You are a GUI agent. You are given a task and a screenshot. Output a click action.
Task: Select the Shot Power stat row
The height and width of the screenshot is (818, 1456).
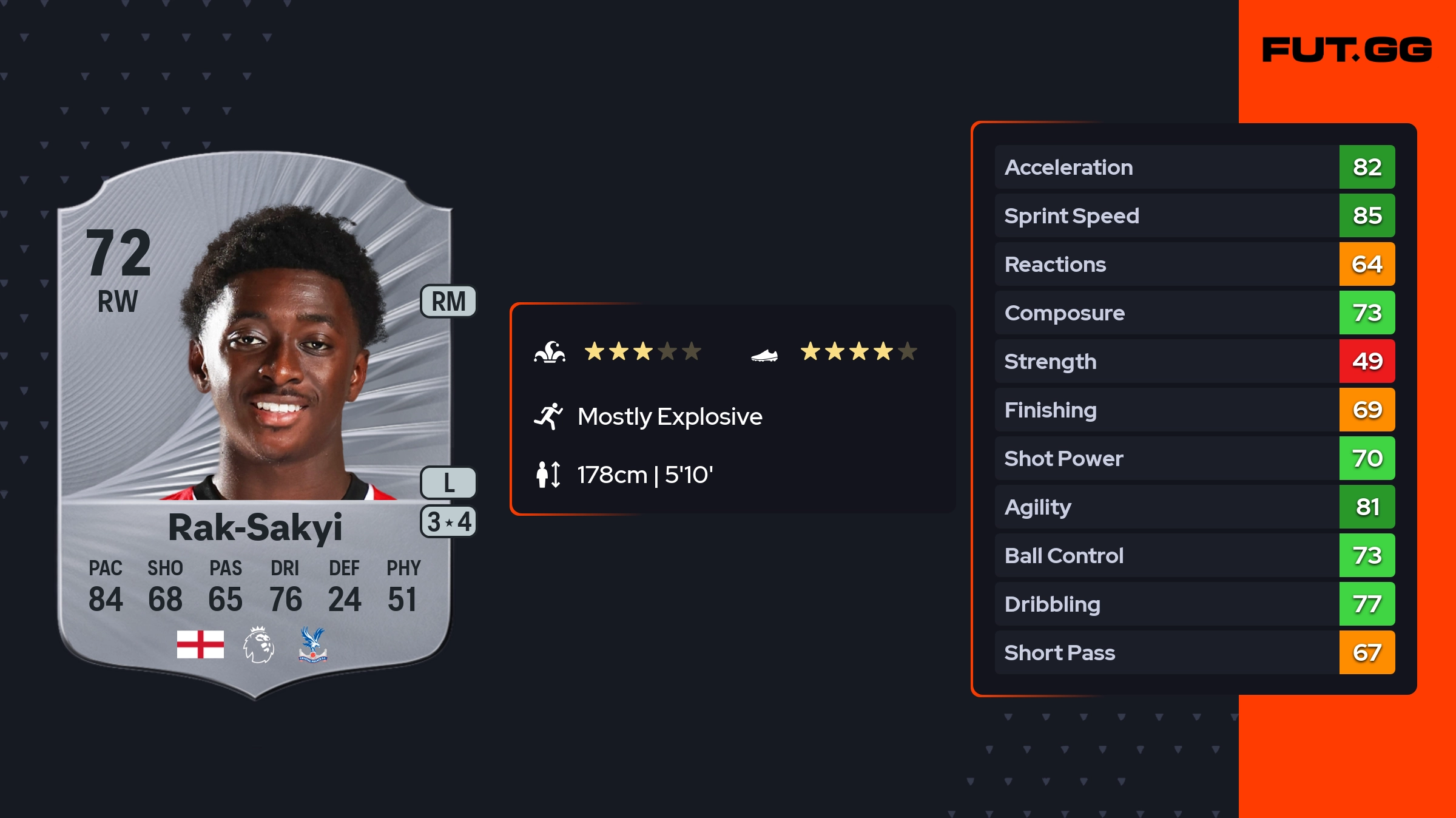(1194, 458)
